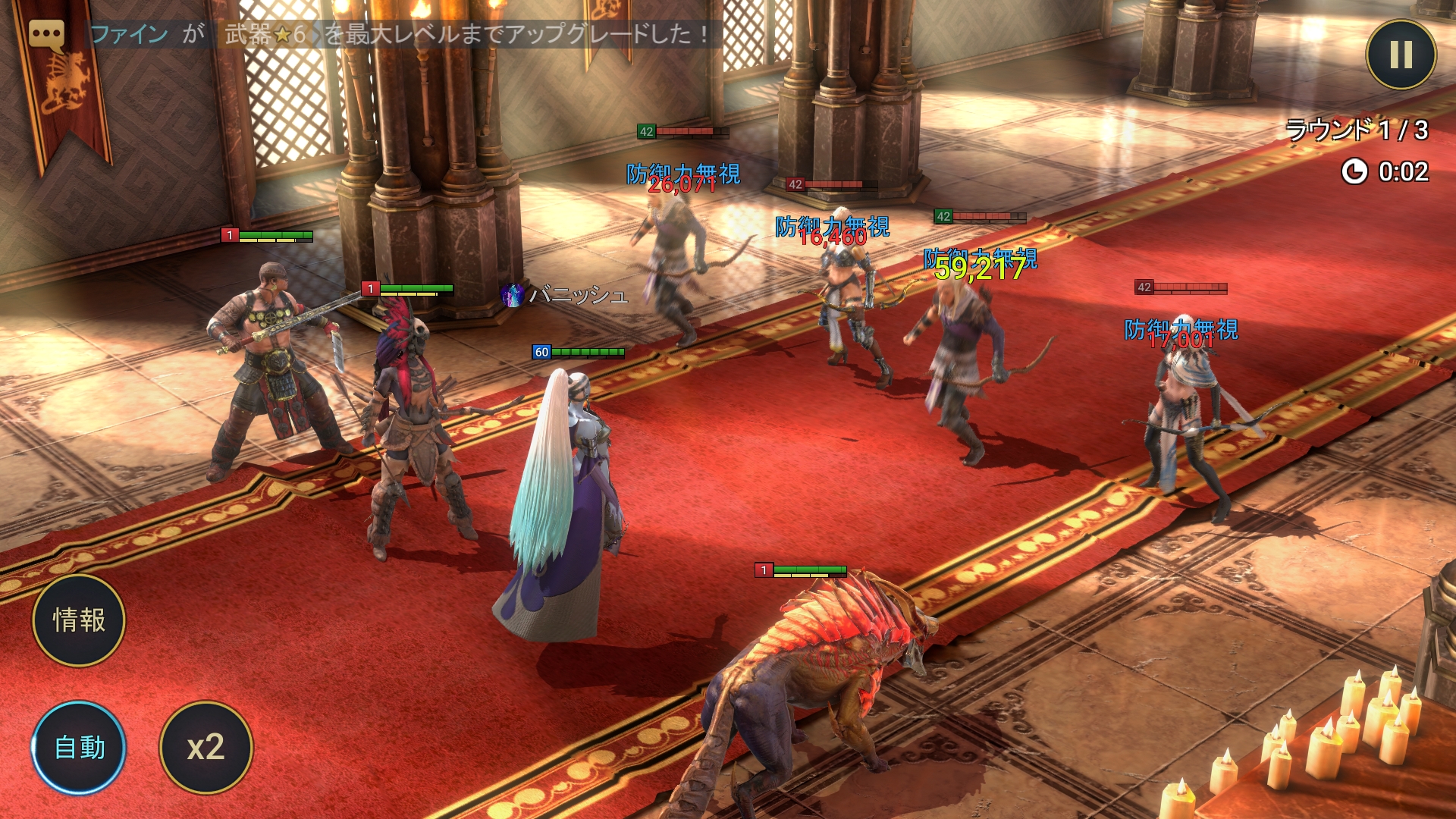Viewport: 1456px width, 819px height.
Task: Open the 情報 info panel
Action: (x=79, y=620)
